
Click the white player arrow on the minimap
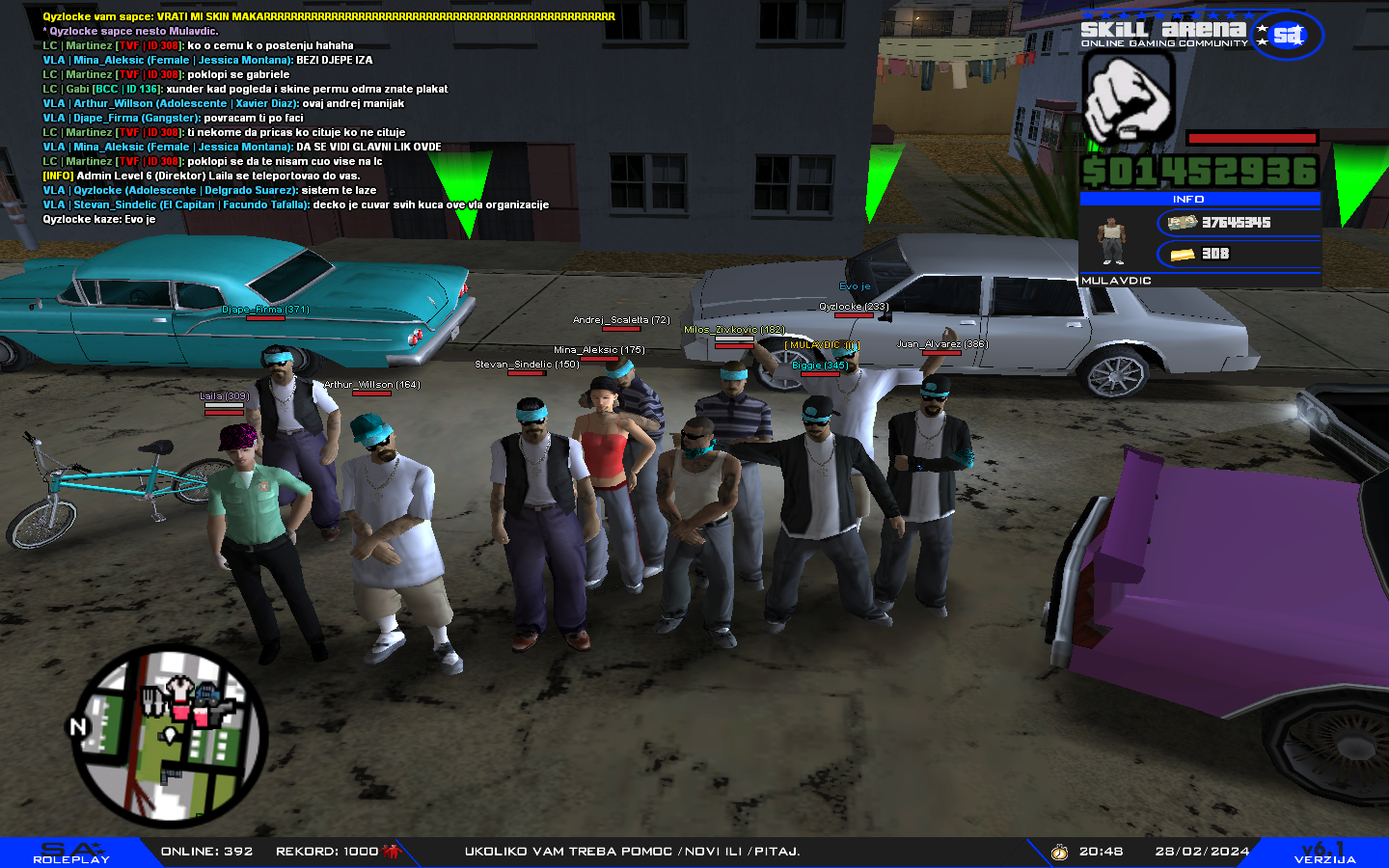169,736
